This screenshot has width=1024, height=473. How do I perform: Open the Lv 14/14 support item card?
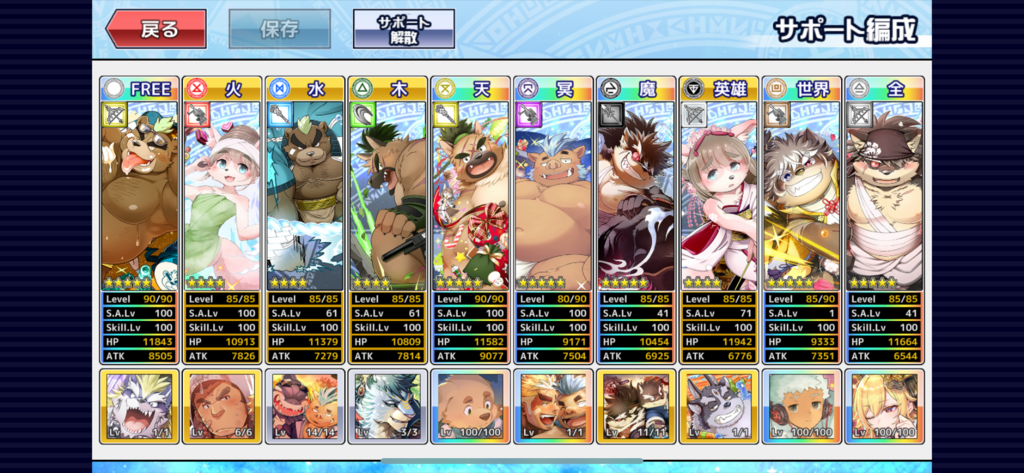click(x=305, y=406)
